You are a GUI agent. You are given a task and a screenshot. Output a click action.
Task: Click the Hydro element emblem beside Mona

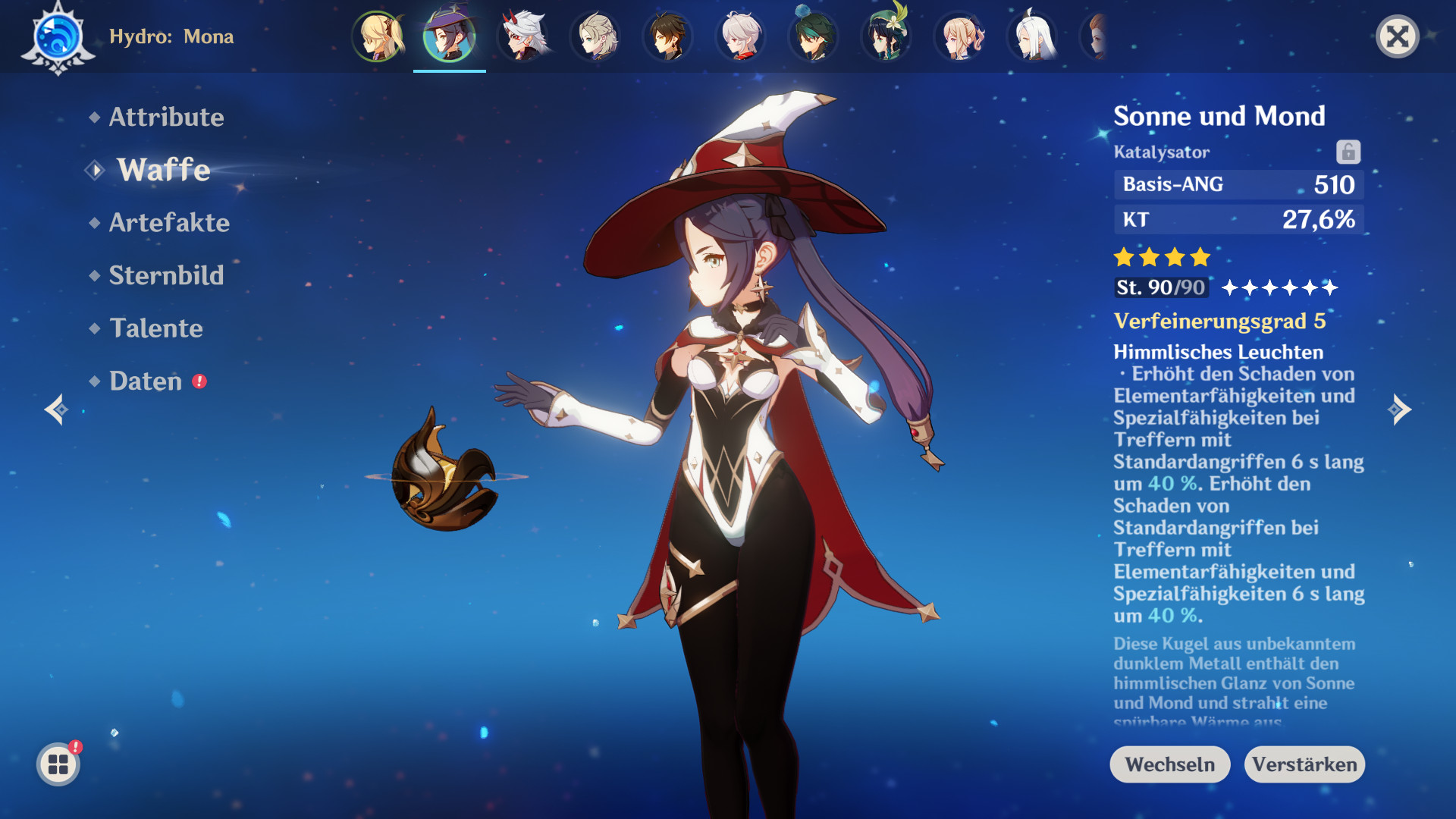tap(57, 36)
